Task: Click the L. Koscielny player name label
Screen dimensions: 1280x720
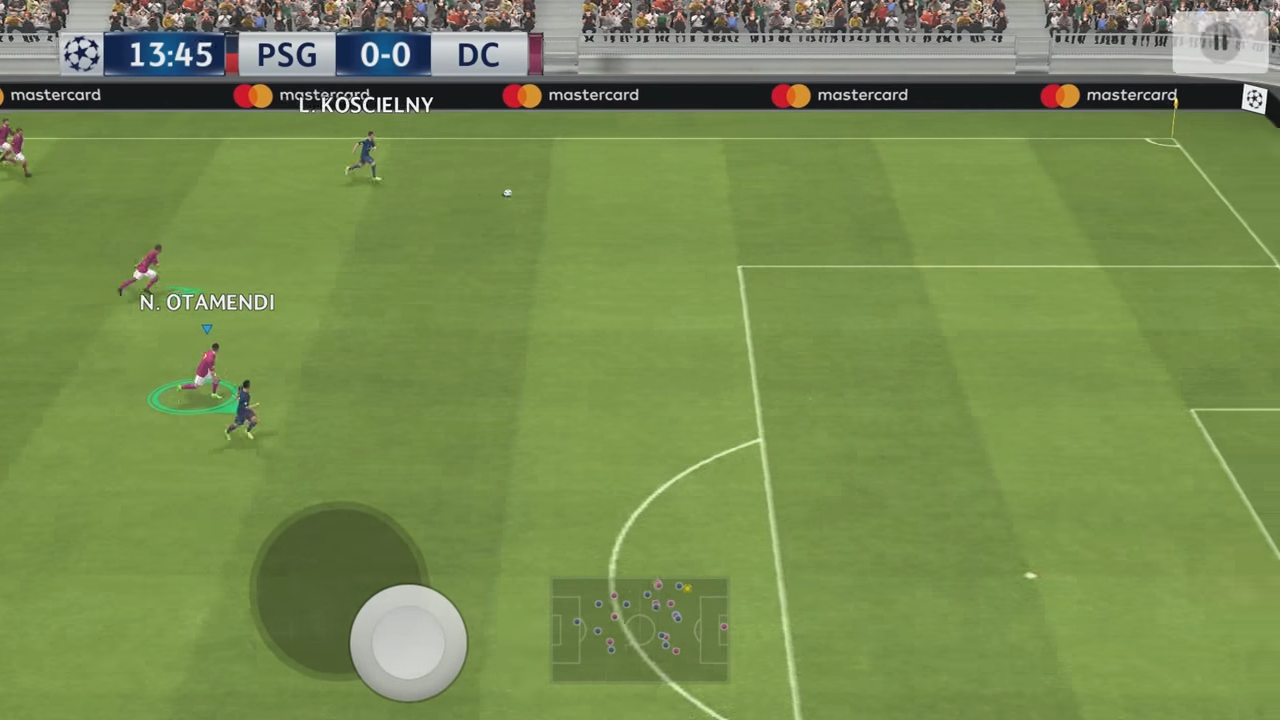Action: (x=363, y=105)
